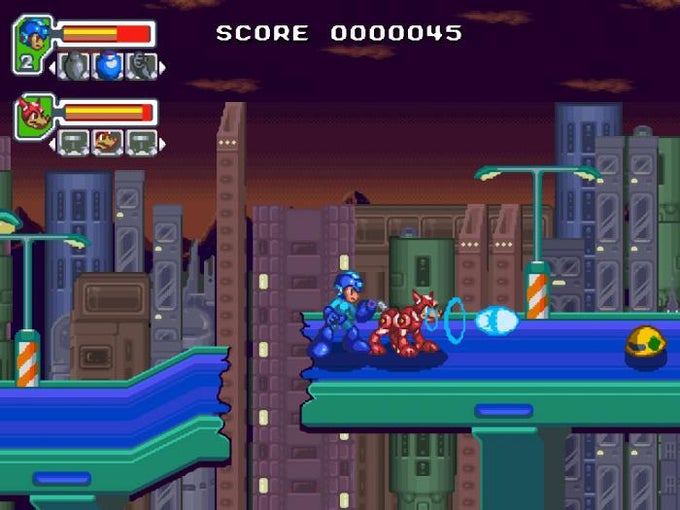Select the grayed hook-shaped weapon slot
Image resolution: width=680 pixels, height=510 pixels.
coord(141,67)
